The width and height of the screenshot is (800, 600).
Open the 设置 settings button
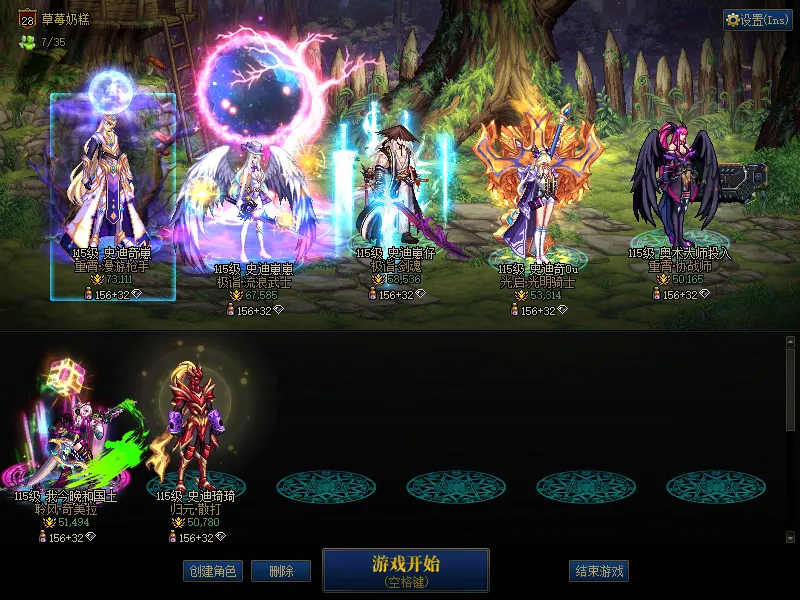pos(758,19)
